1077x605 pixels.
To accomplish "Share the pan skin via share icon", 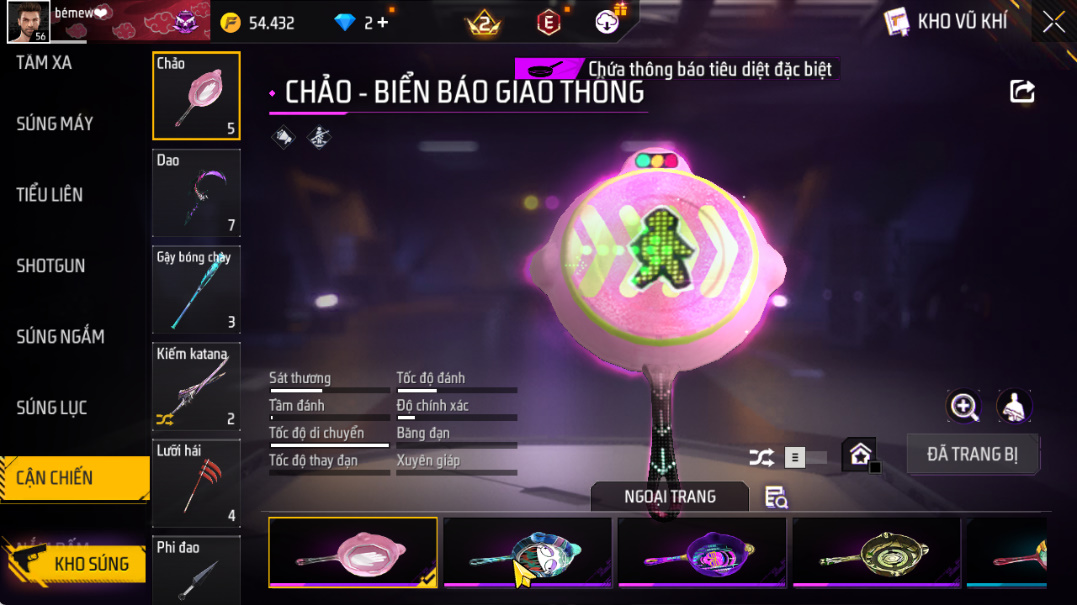I will pyautogui.click(x=1022, y=92).
